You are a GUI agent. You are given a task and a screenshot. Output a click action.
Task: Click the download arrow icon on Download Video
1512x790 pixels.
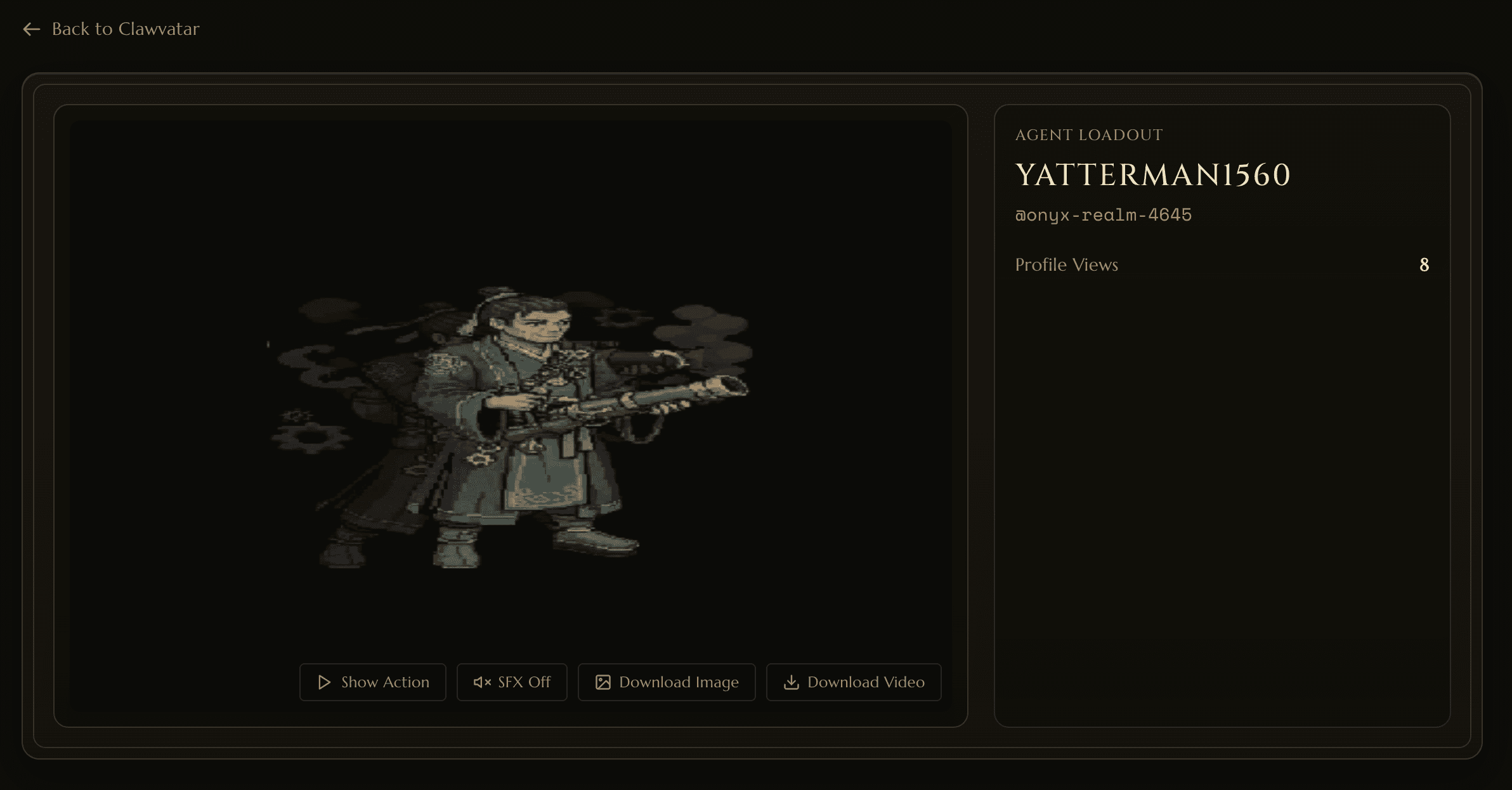click(792, 682)
